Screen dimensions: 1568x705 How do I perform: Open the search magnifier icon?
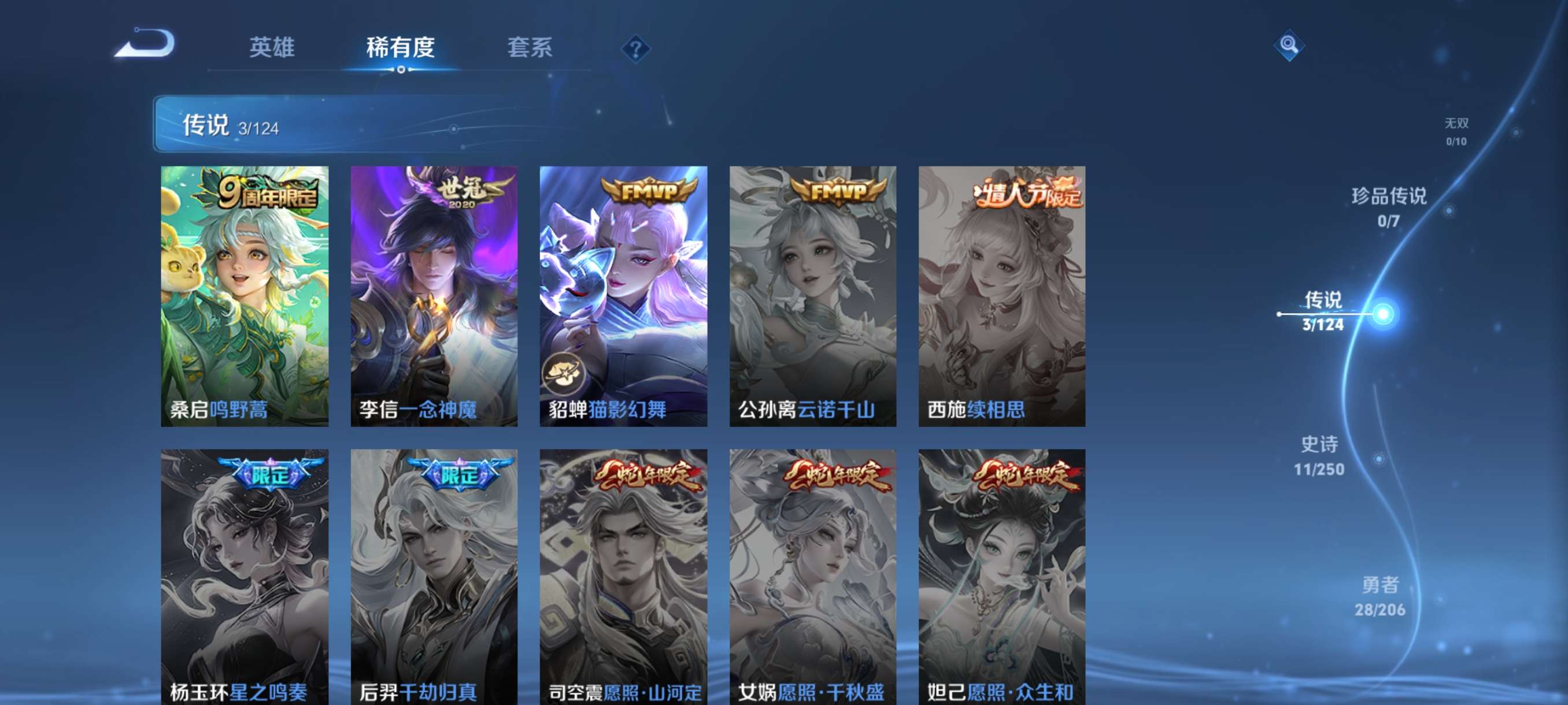click(x=1291, y=46)
